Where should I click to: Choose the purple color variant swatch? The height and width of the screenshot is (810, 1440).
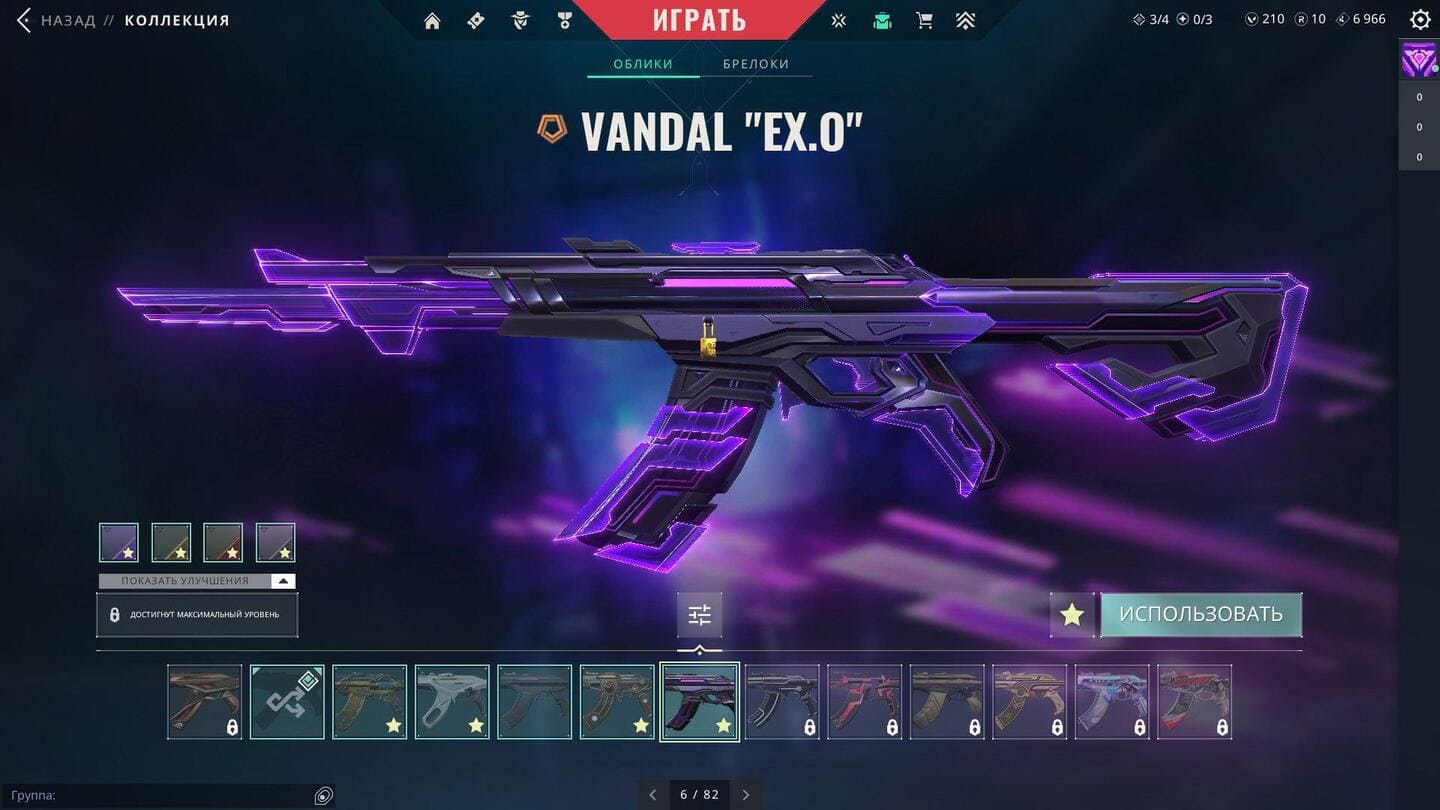point(119,542)
